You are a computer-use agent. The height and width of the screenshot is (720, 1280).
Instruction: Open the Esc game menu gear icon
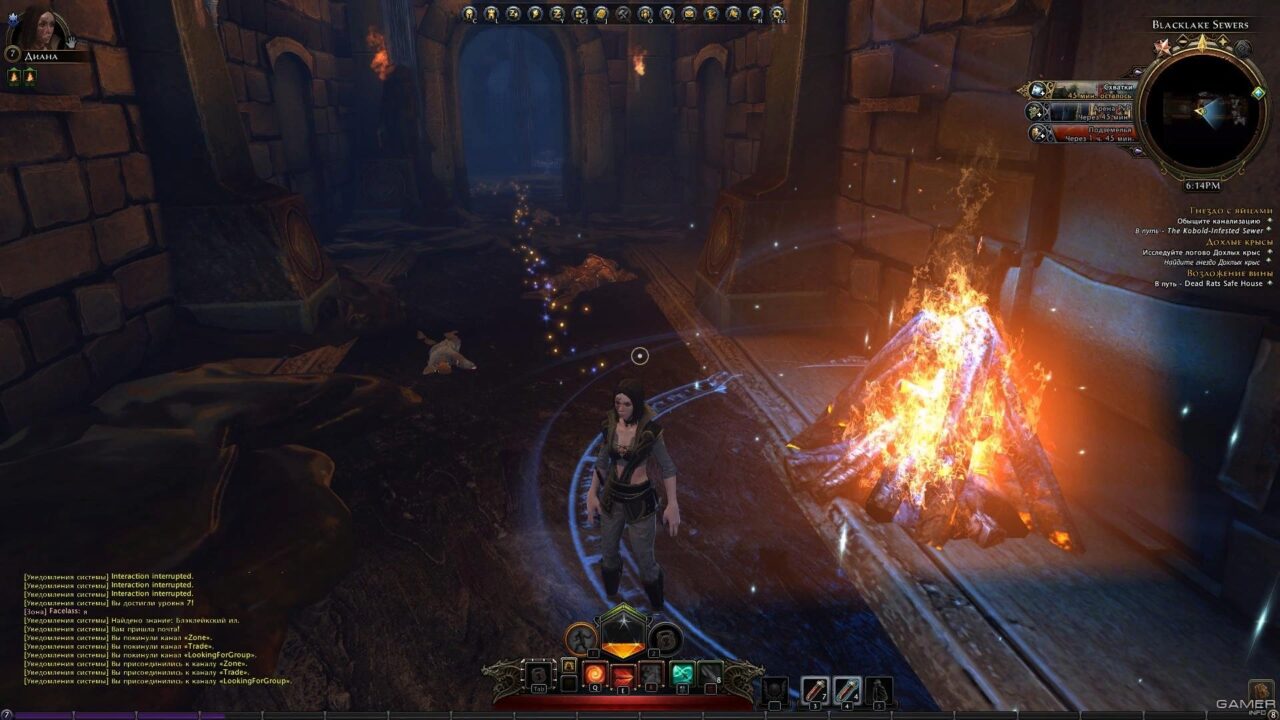pyautogui.click(x=777, y=15)
